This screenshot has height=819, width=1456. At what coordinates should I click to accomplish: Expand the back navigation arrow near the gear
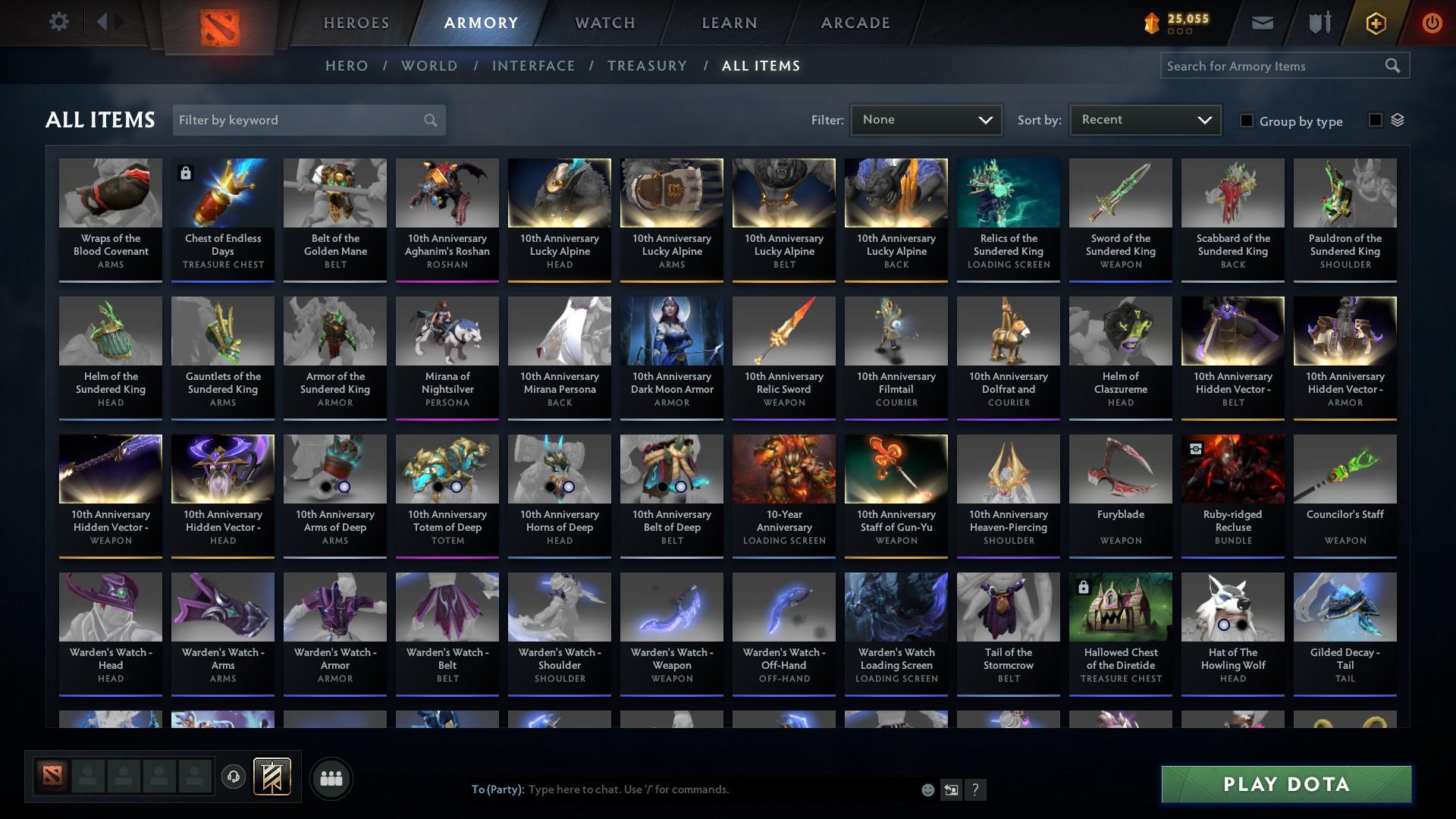102,22
